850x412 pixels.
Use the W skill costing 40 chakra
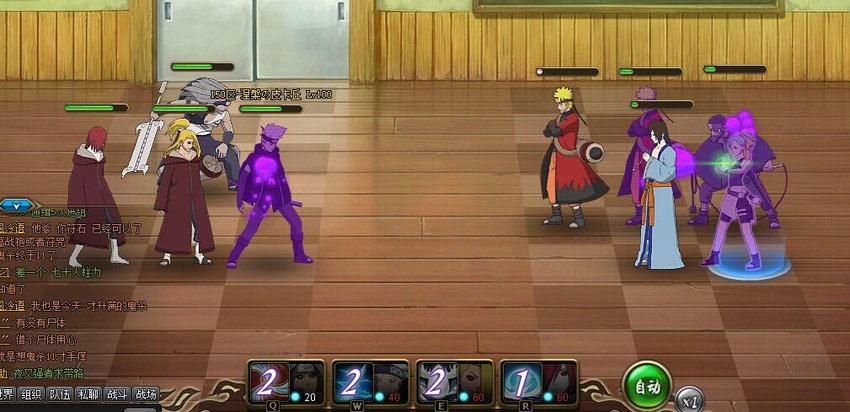[x=370, y=383]
